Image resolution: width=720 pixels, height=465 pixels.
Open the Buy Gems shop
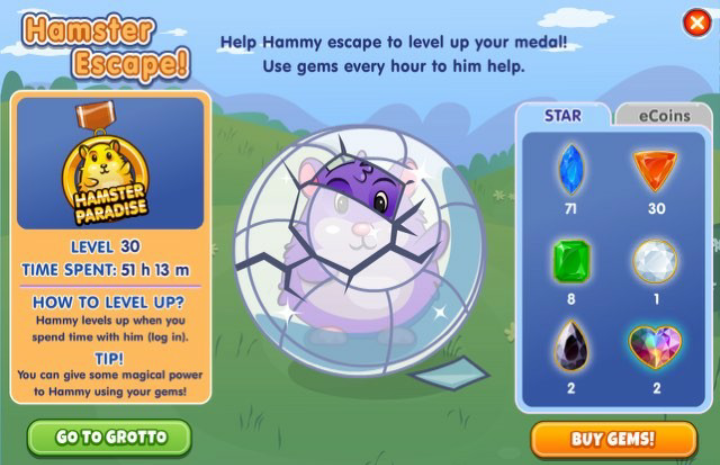613,439
